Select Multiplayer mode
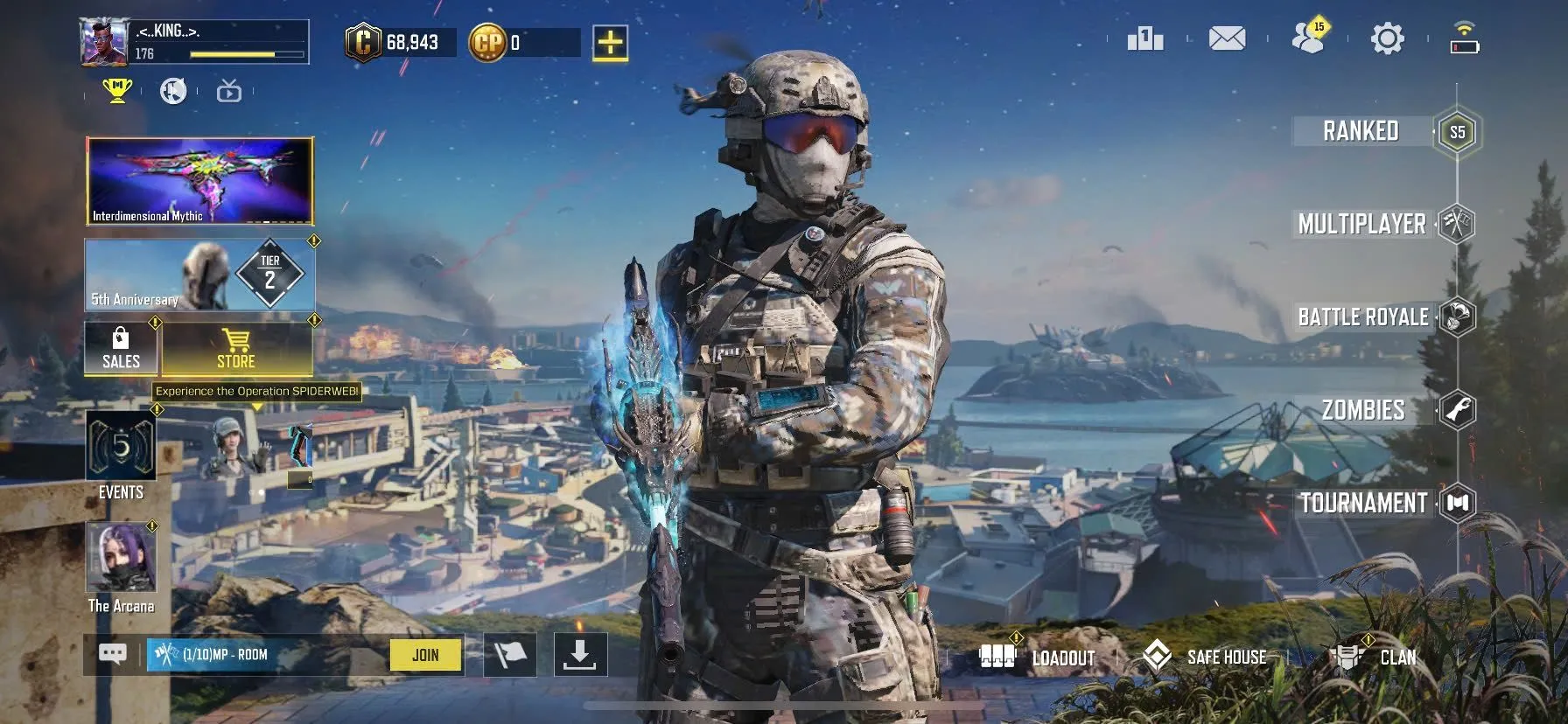The image size is (1568, 724). 1361,226
